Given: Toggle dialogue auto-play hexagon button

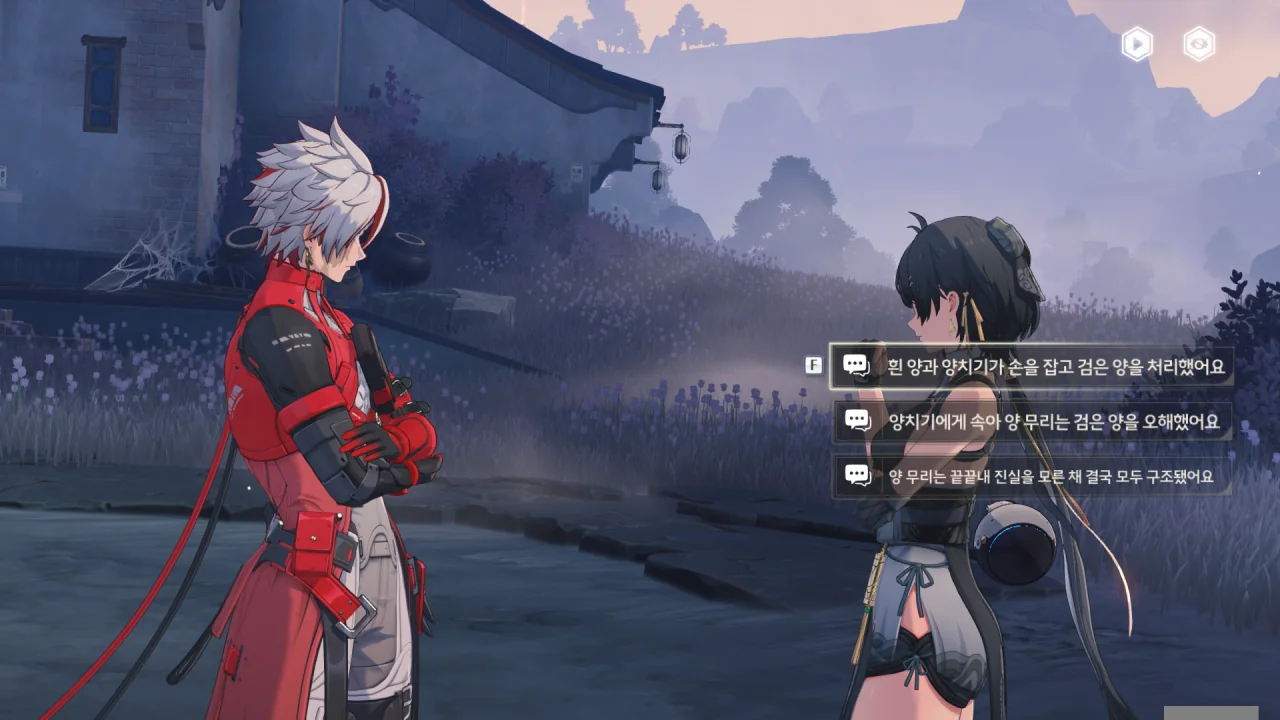Looking at the screenshot, I should click(1137, 44).
